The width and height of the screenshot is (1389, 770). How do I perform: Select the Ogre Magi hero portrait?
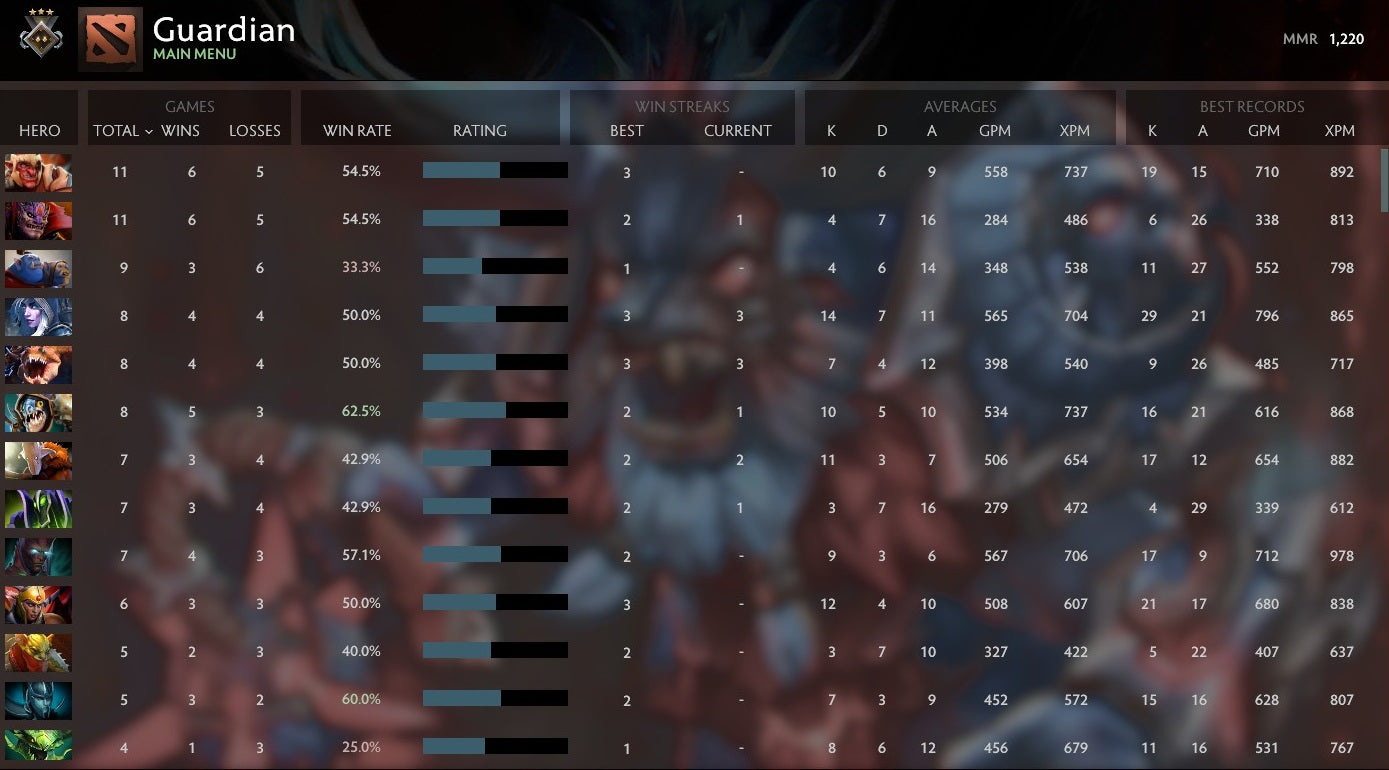(x=38, y=268)
